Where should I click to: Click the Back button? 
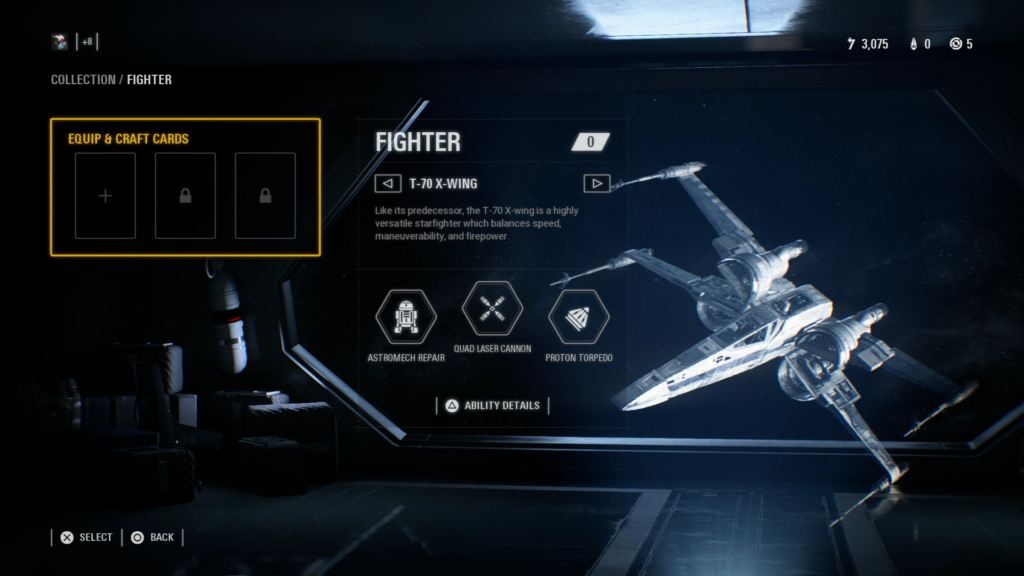click(152, 537)
